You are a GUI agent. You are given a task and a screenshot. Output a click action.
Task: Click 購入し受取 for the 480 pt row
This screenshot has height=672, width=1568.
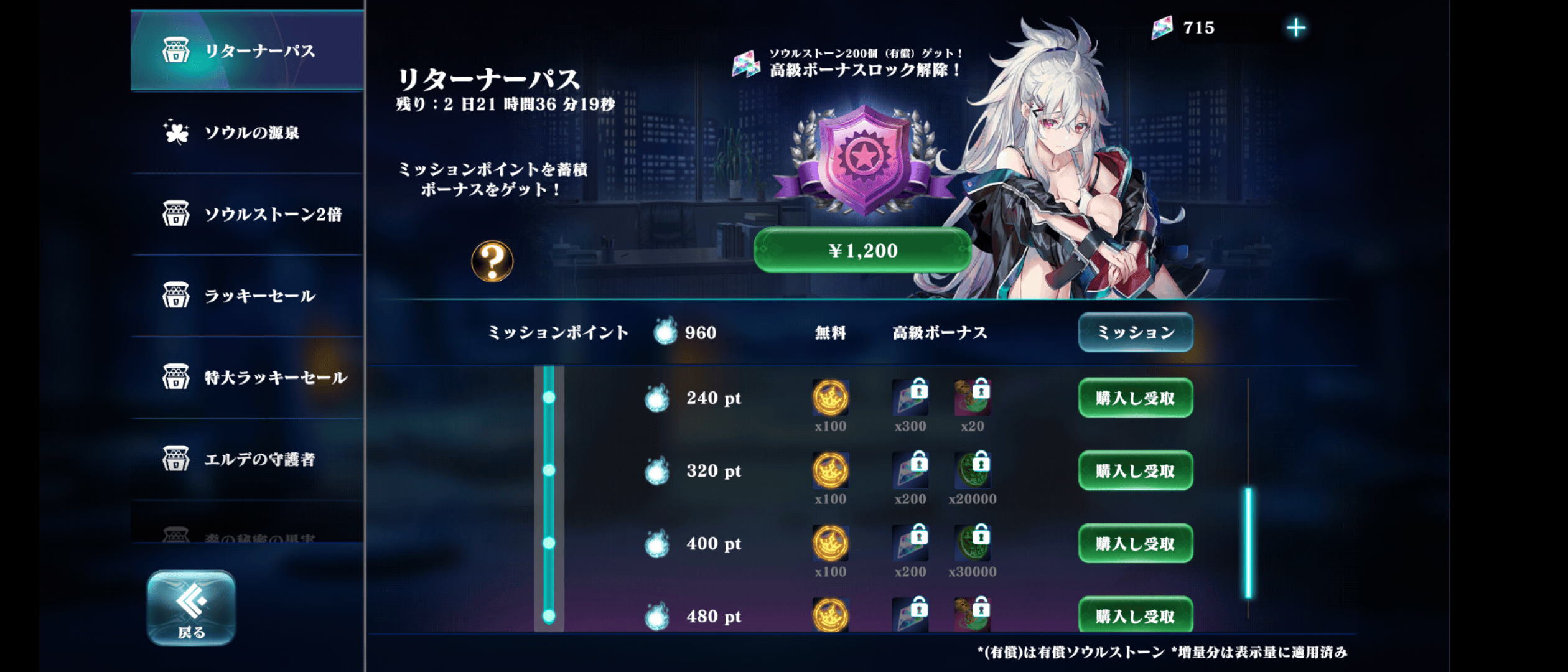click(x=1135, y=615)
